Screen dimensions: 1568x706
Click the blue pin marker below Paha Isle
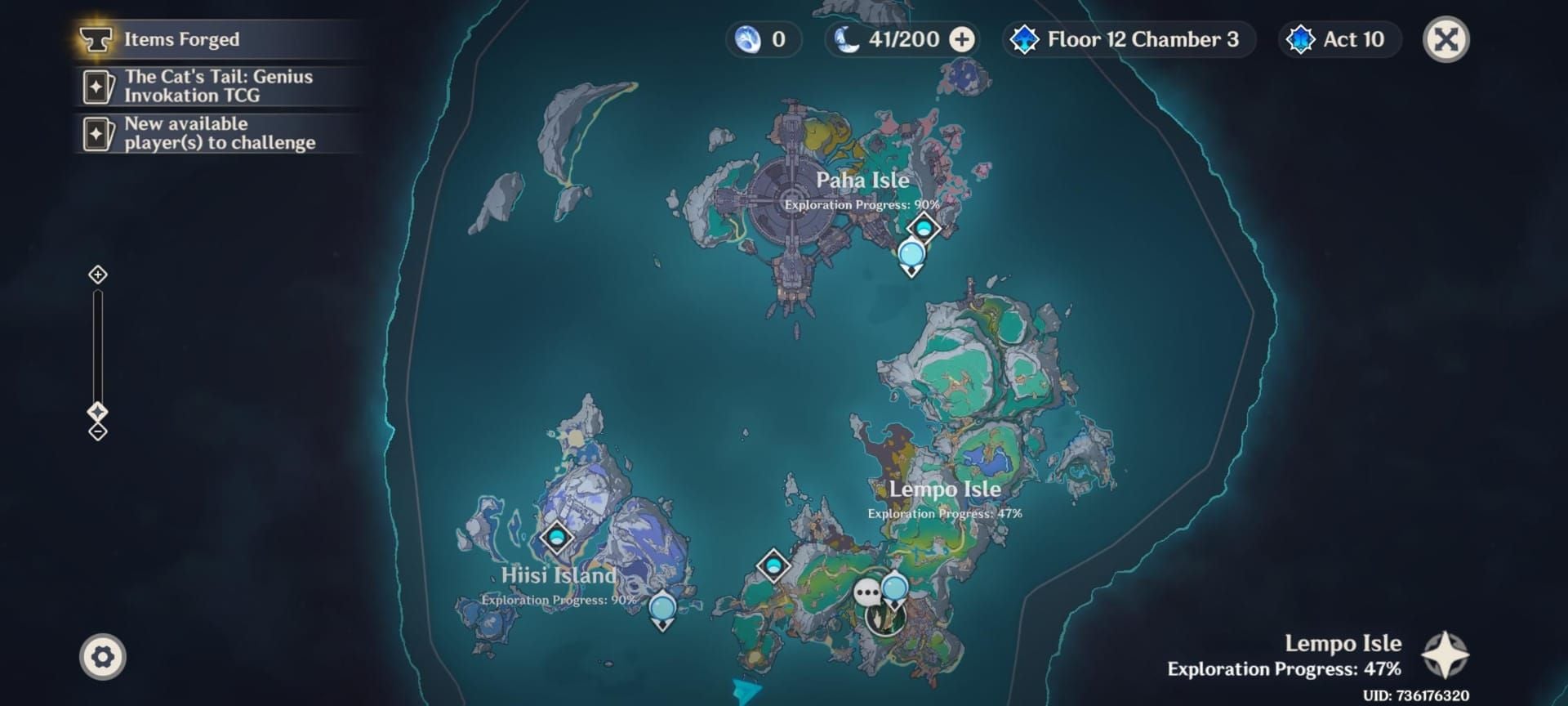point(911,253)
